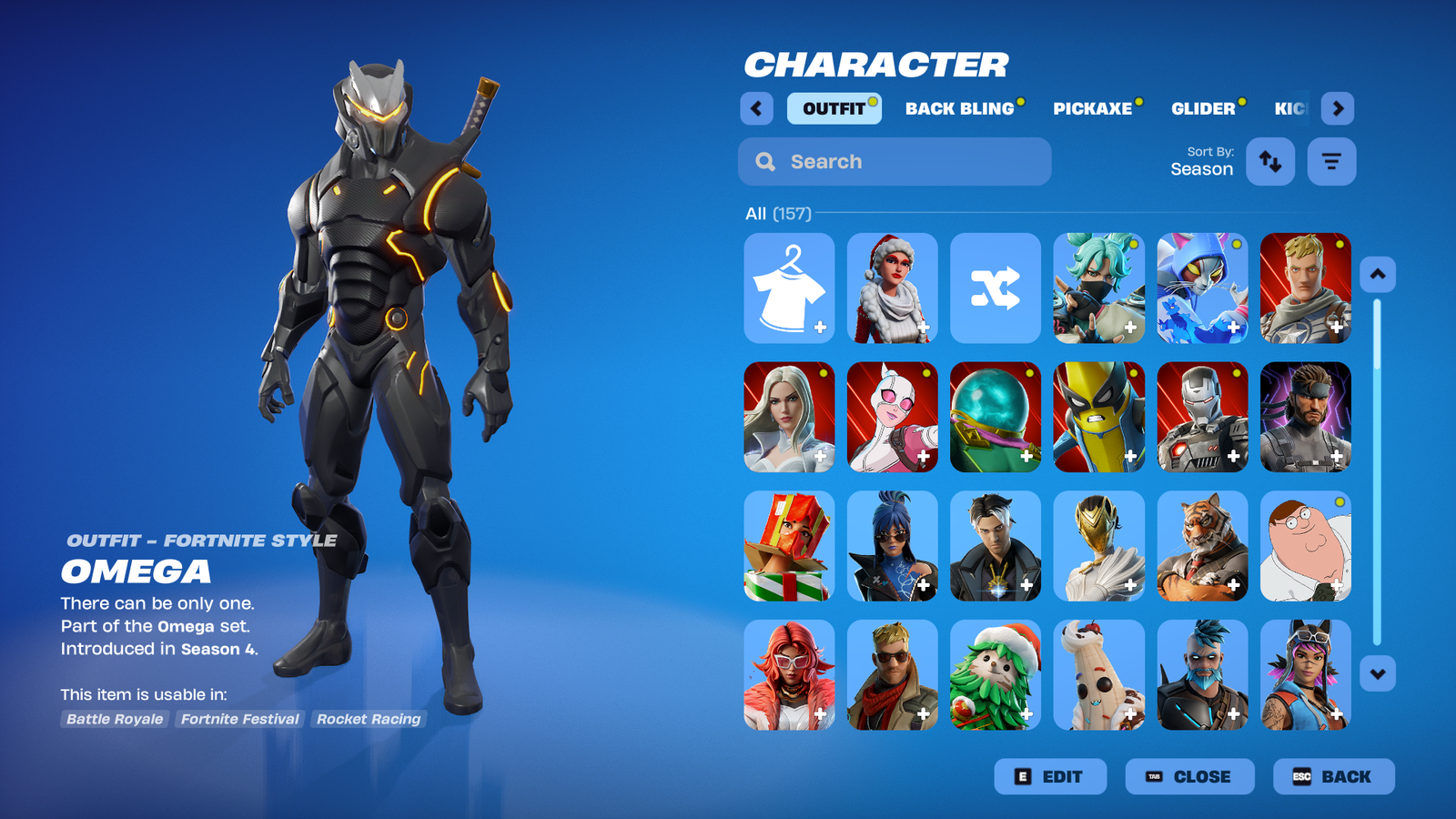Screen dimensions: 1456x819
Task: Show previous locker categories with left arrow
Action: 756,108
